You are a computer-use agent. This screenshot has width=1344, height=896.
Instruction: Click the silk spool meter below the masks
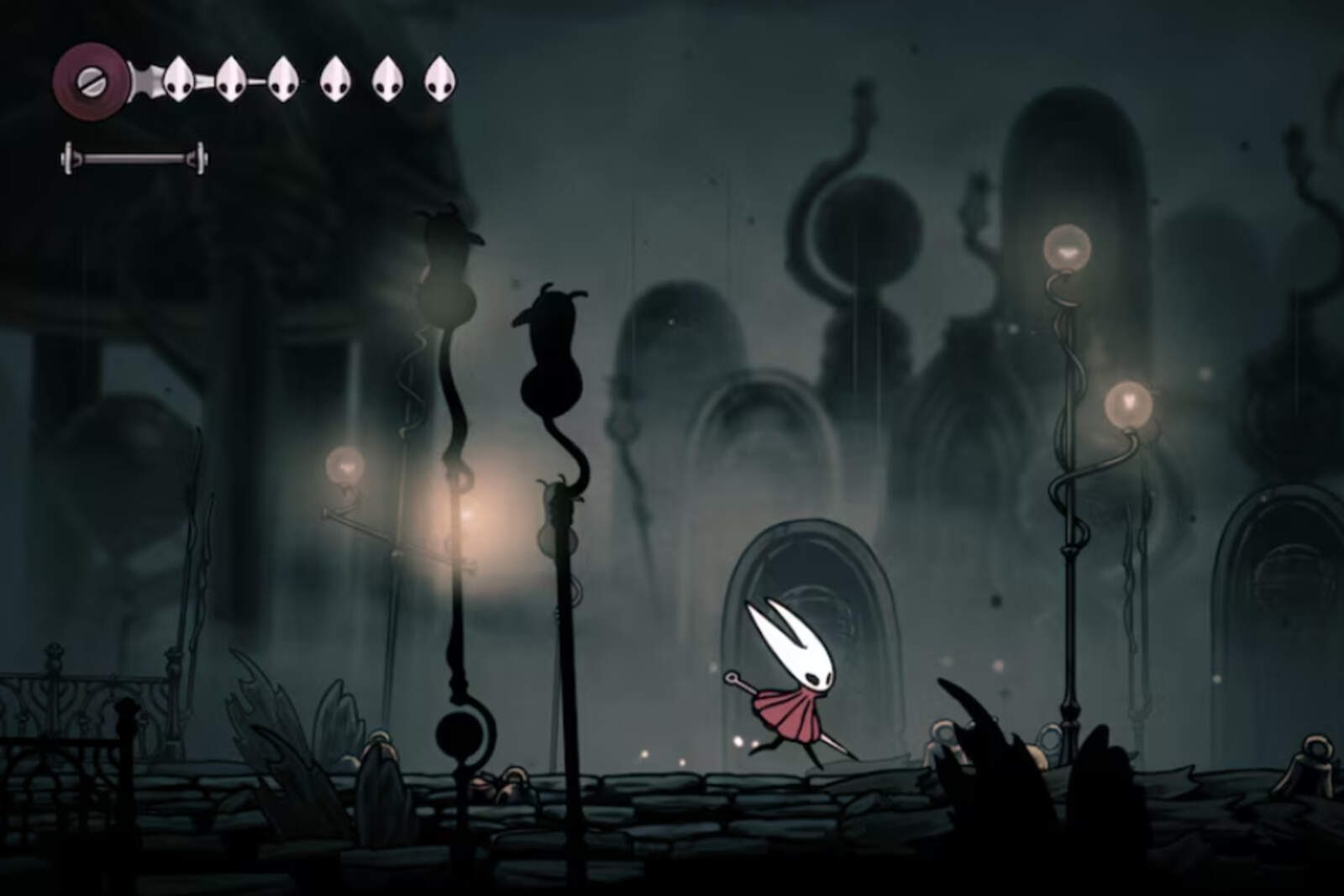pyautogui.click(x=132, y=155)
